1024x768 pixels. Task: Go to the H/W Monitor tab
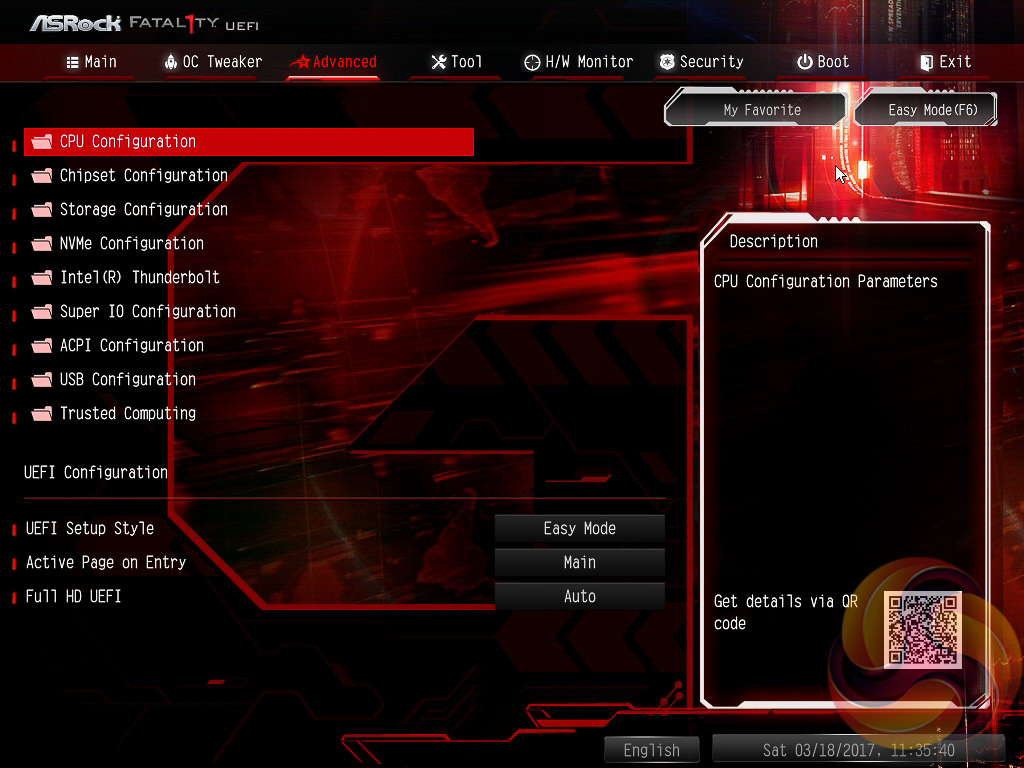(x=578, y=62)
